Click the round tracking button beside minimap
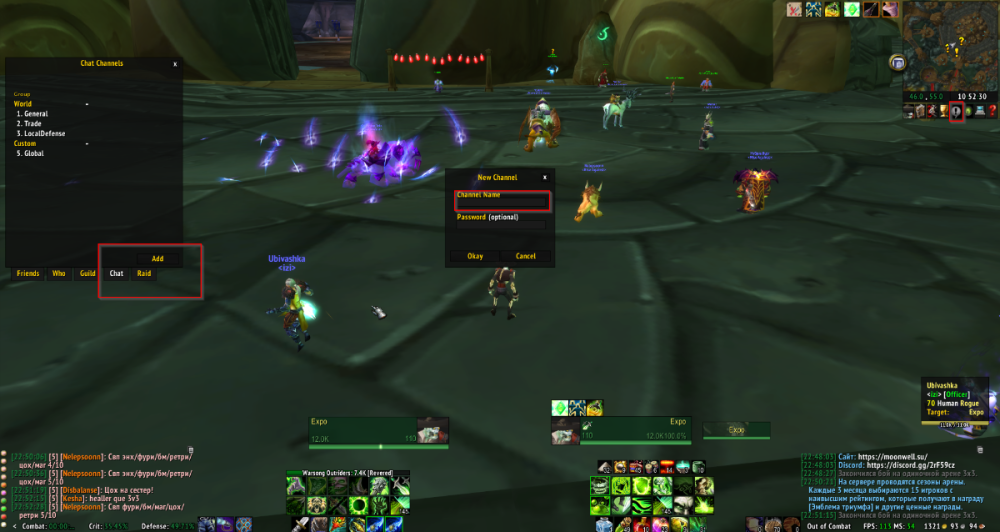This screenshot has width=1000, height=532. pyautogui.click(x=897, y=62)
